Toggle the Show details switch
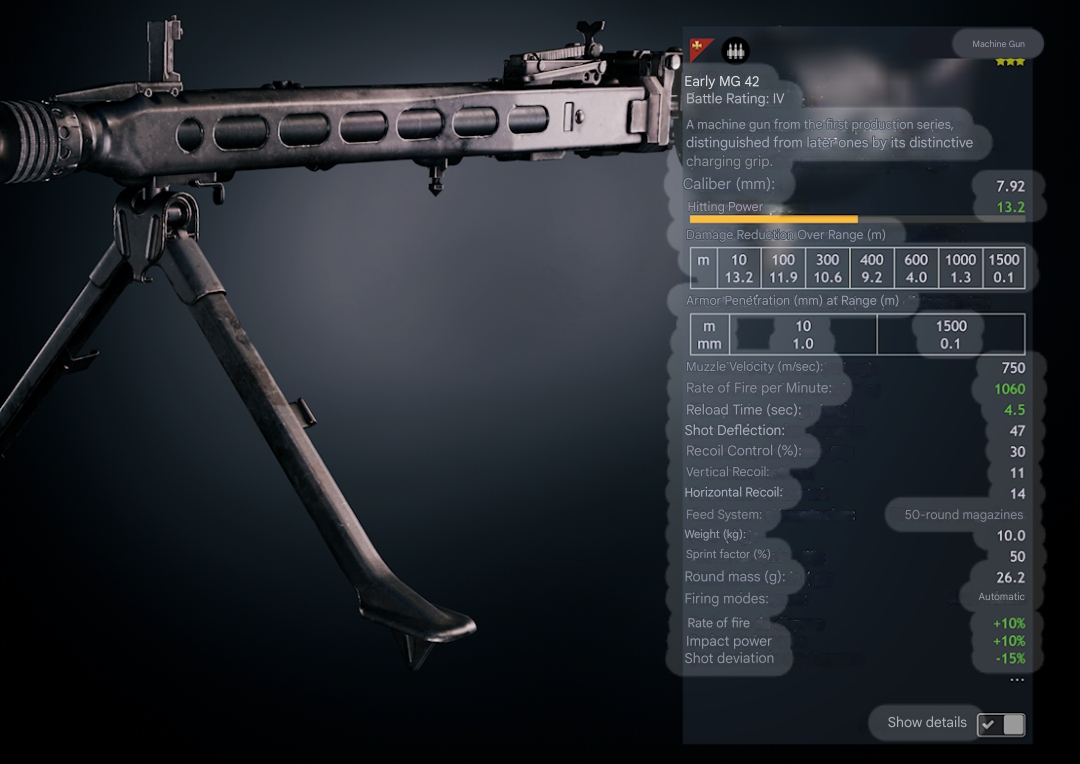Viewport: 1080px width, 764px height. click(x=1001, y=724)
